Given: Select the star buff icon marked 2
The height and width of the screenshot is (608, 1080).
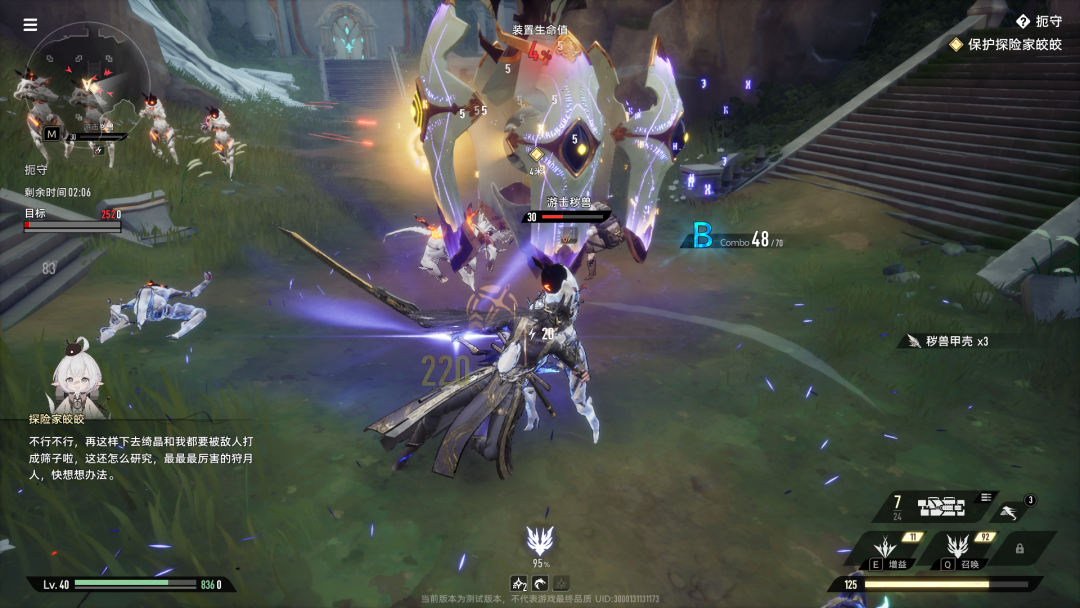Looking at the screenshot, I should 519,583.
